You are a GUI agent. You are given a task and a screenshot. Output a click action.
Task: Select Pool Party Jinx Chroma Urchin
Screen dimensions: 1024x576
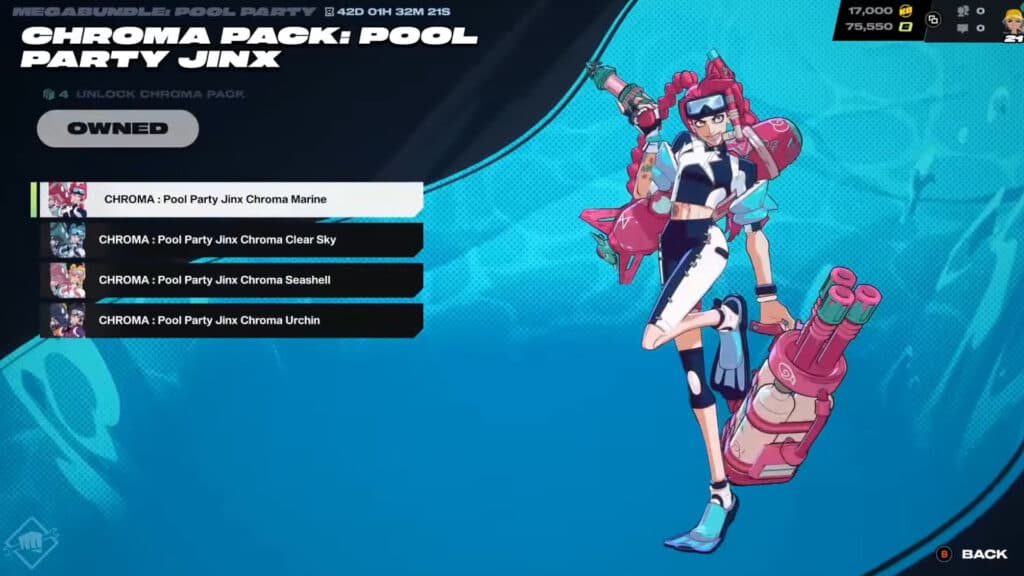230,320
